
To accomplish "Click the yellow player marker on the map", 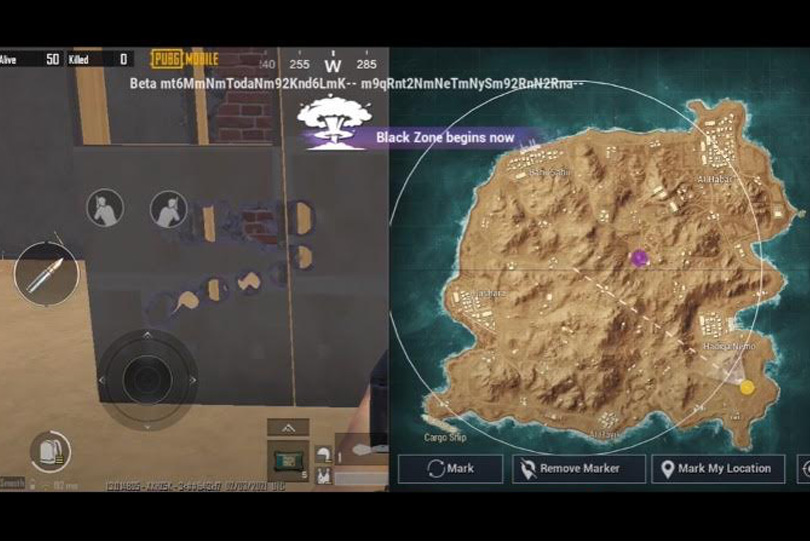I will pos(746,387).
